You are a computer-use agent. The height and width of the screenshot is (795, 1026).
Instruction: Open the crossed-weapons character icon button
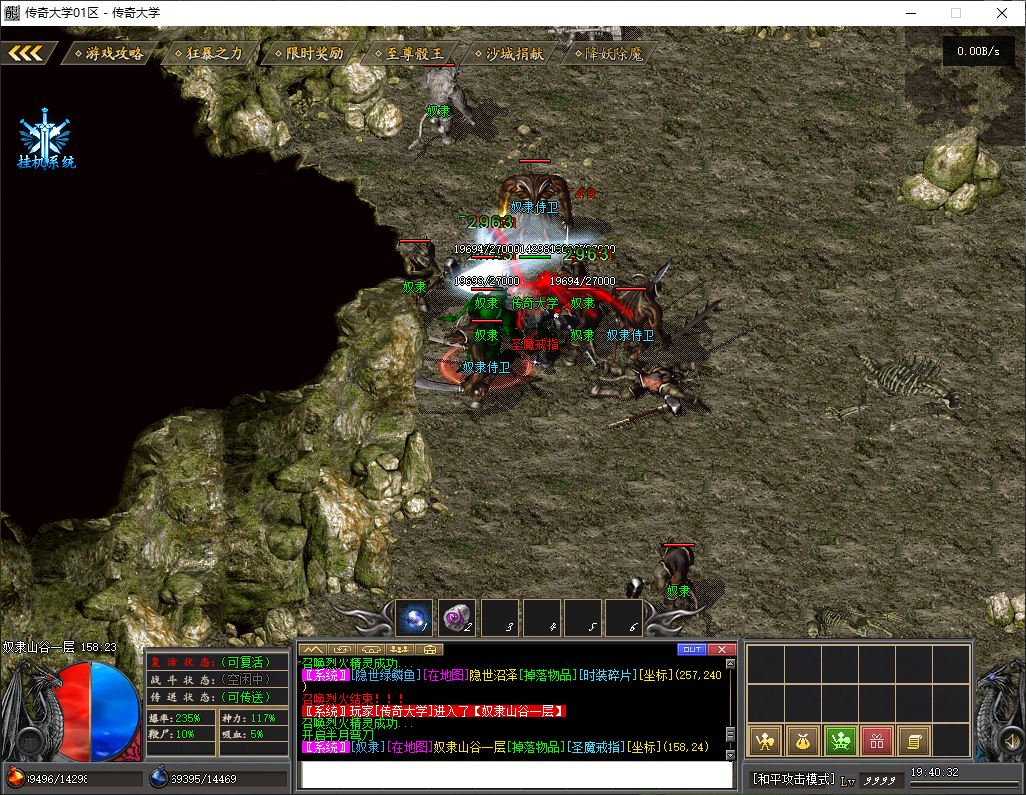(x=765, y=741)
